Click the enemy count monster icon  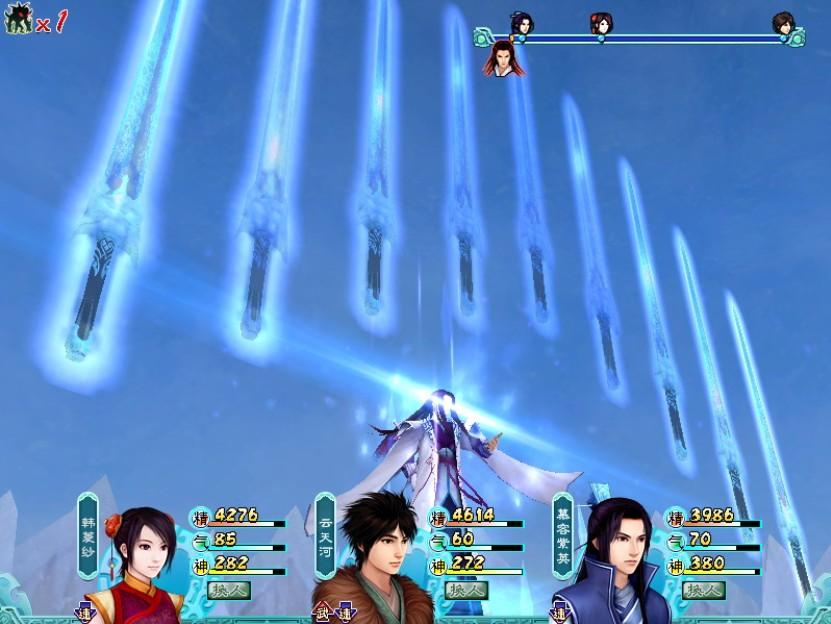pyautogui.click(x=18, y=19)
